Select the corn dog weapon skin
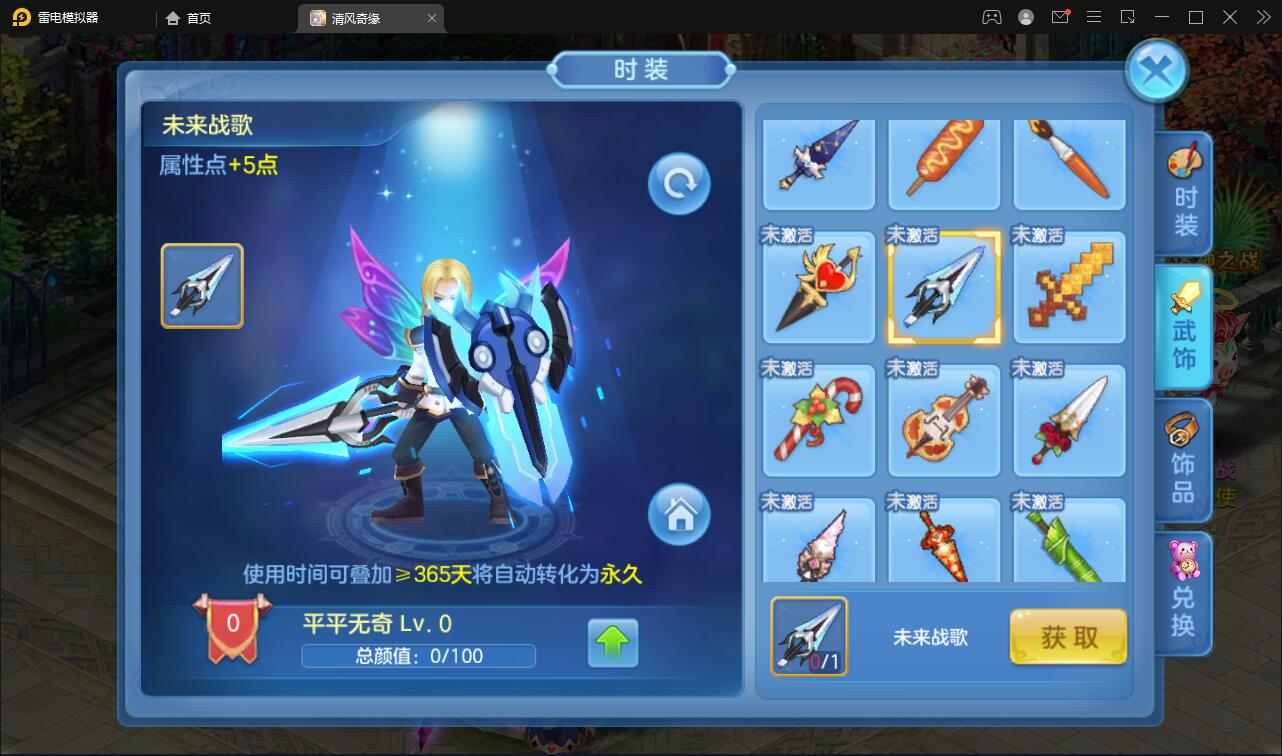This screenshot has width=1282, height=756. pos(944,163)
